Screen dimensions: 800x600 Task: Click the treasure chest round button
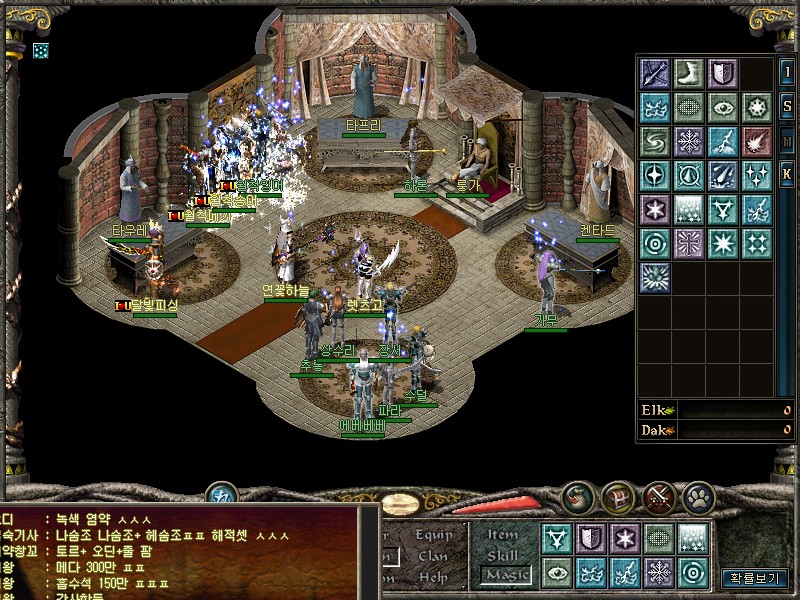pyautogui.click(x=616, y=497)
